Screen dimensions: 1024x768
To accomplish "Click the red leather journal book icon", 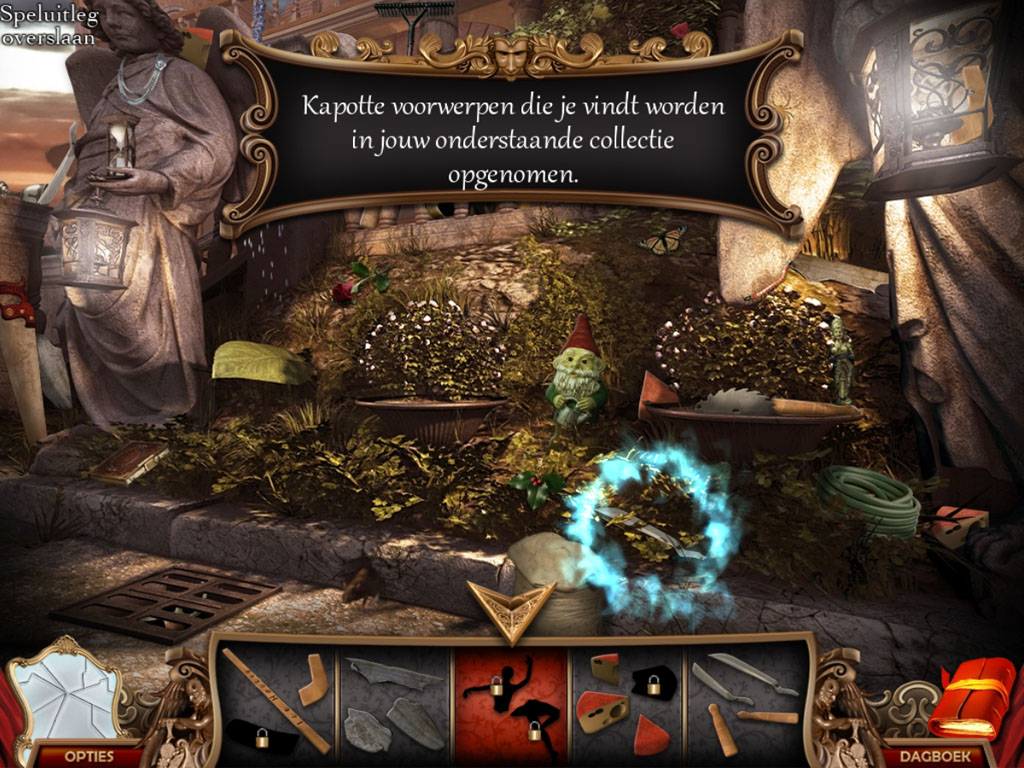I will tap(970, 698).
